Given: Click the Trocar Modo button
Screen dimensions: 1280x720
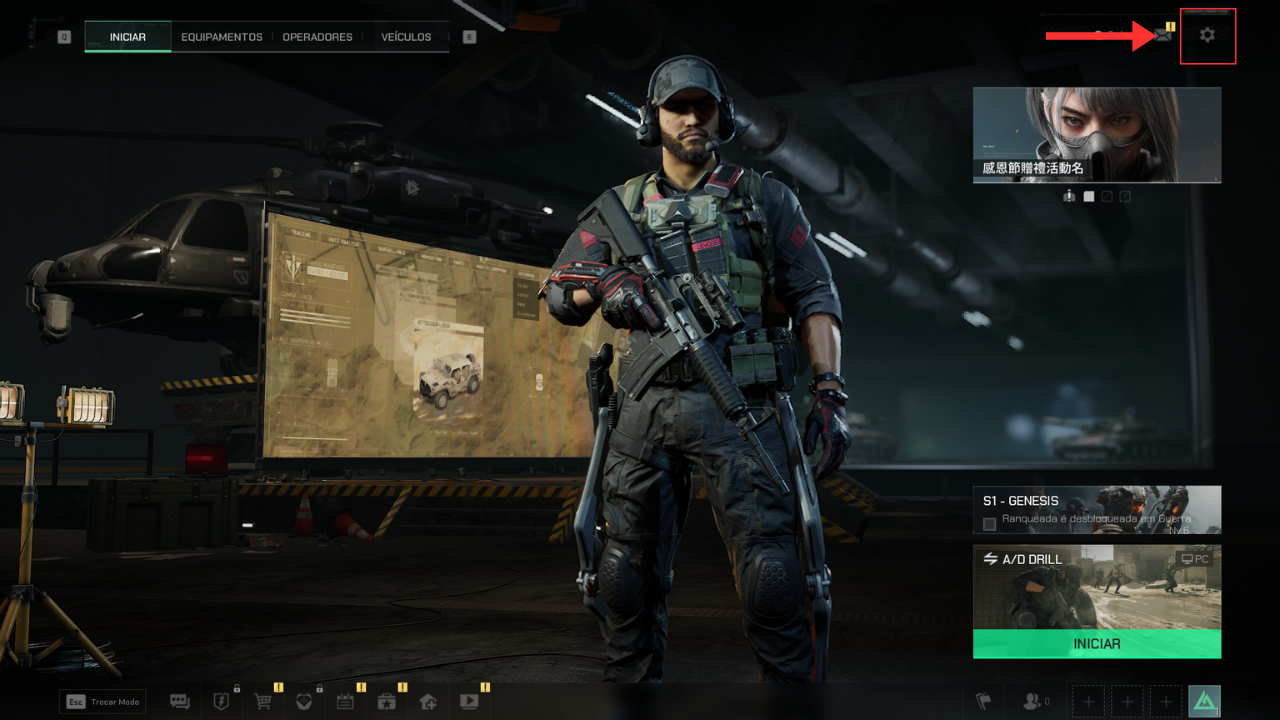Looking at the screenshot, I should (103, 702).
